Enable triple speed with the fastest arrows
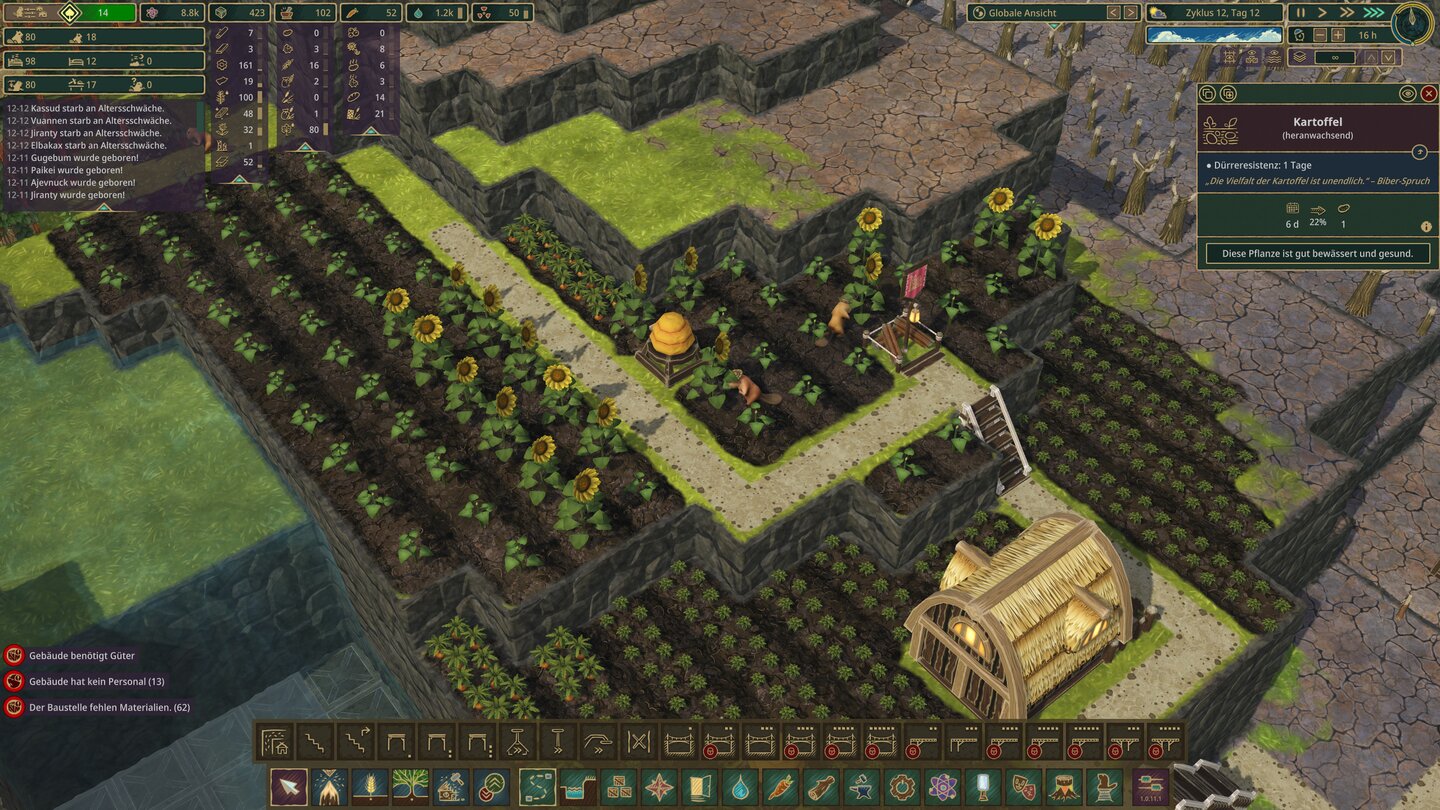The height and width of the screenshot is (810, 1440). pyautogui.click(x=1373, y=12)
